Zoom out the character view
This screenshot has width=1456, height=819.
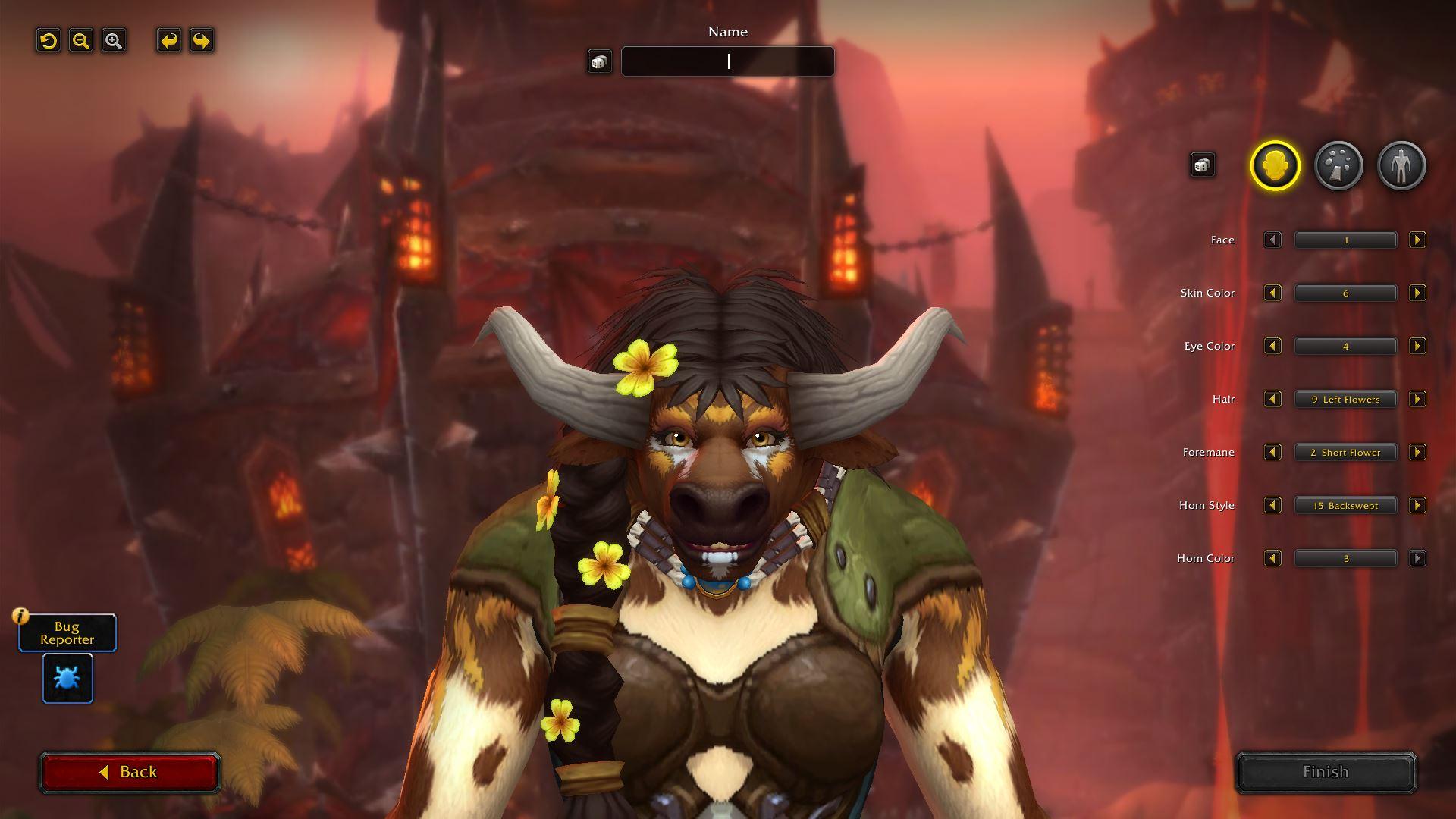pos(81,41)
